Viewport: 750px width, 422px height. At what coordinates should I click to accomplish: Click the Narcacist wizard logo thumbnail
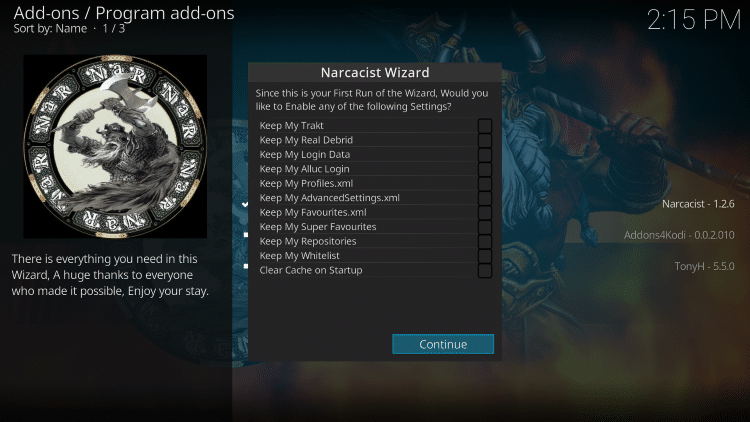point(115,146)
